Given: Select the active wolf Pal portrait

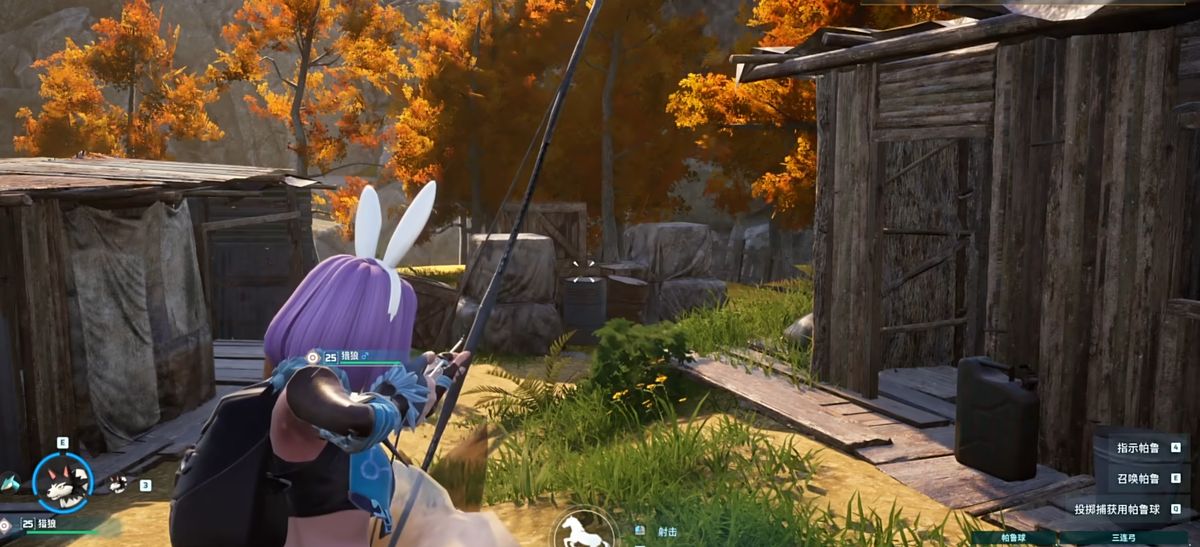Looking at the screenshot, I should 62,482.
